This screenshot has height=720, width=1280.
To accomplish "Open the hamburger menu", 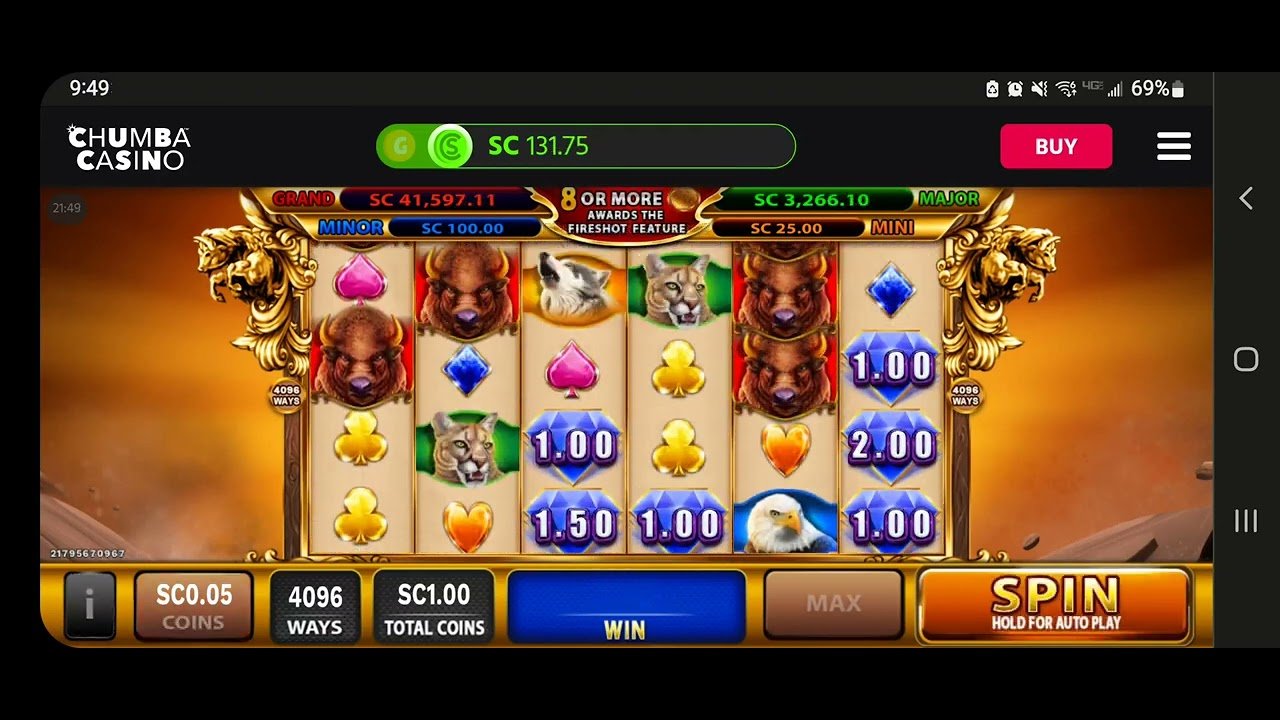I will pos(1174,146).
